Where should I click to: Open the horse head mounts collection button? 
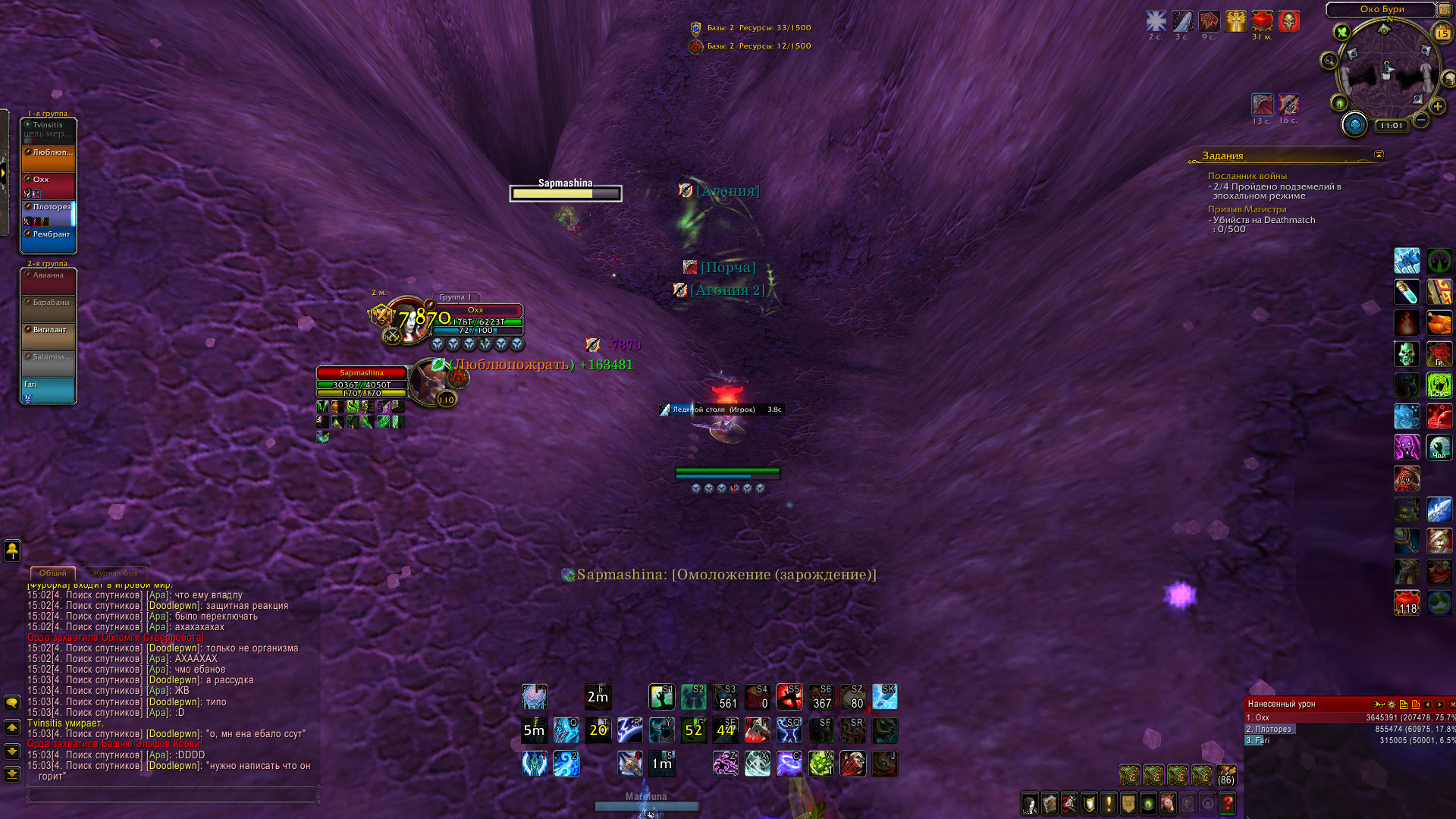point(1168,803)
